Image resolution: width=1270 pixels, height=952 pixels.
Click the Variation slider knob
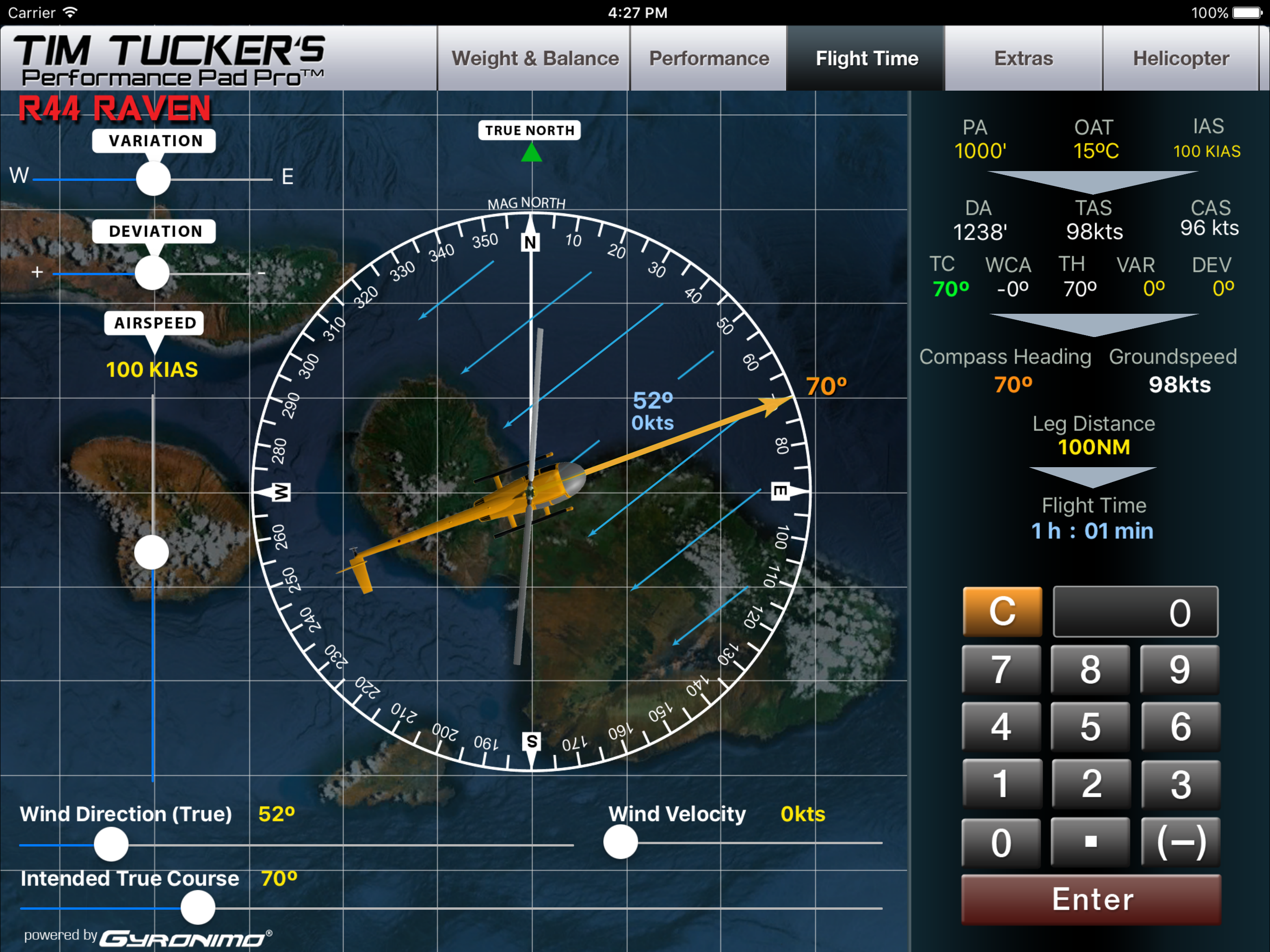pos(153,178)
